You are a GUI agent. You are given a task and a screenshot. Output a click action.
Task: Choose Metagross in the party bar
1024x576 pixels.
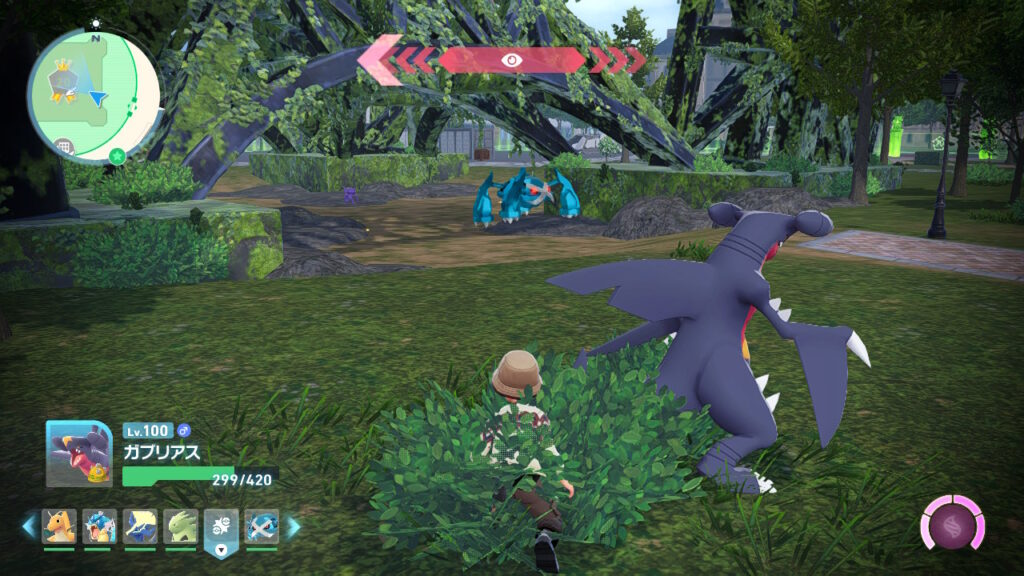[262, 526]
